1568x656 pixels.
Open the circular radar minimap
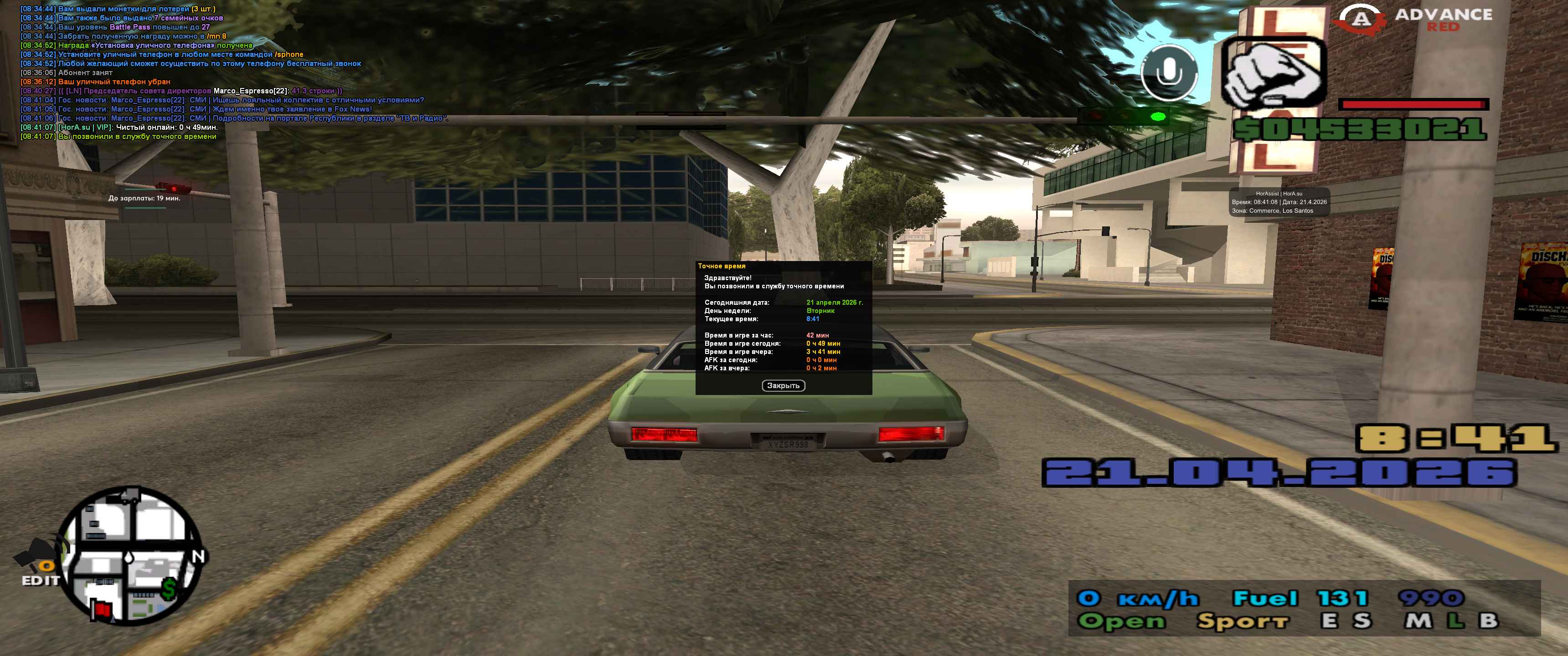[133, 556]
